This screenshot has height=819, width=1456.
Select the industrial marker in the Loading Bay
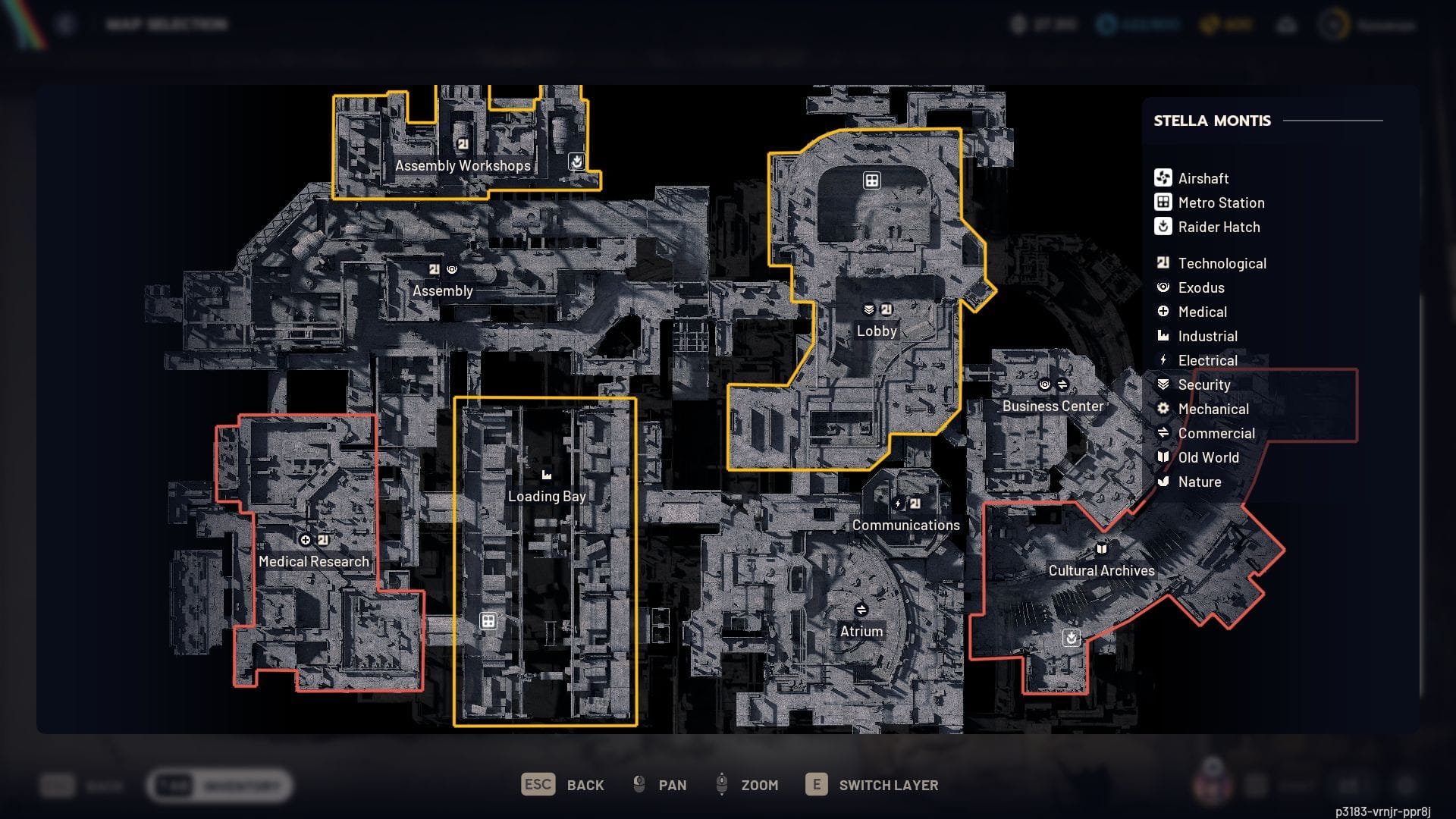coord(546,473)
